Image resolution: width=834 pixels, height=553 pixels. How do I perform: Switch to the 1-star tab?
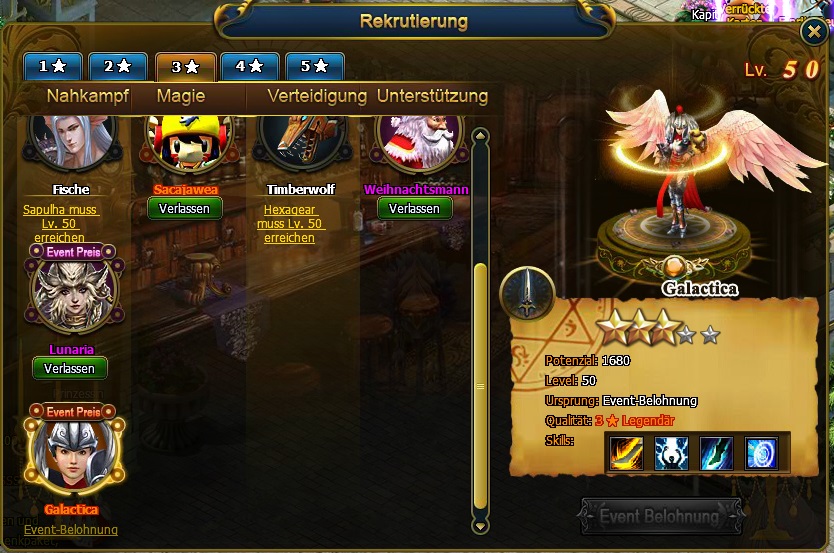(54, 66)
